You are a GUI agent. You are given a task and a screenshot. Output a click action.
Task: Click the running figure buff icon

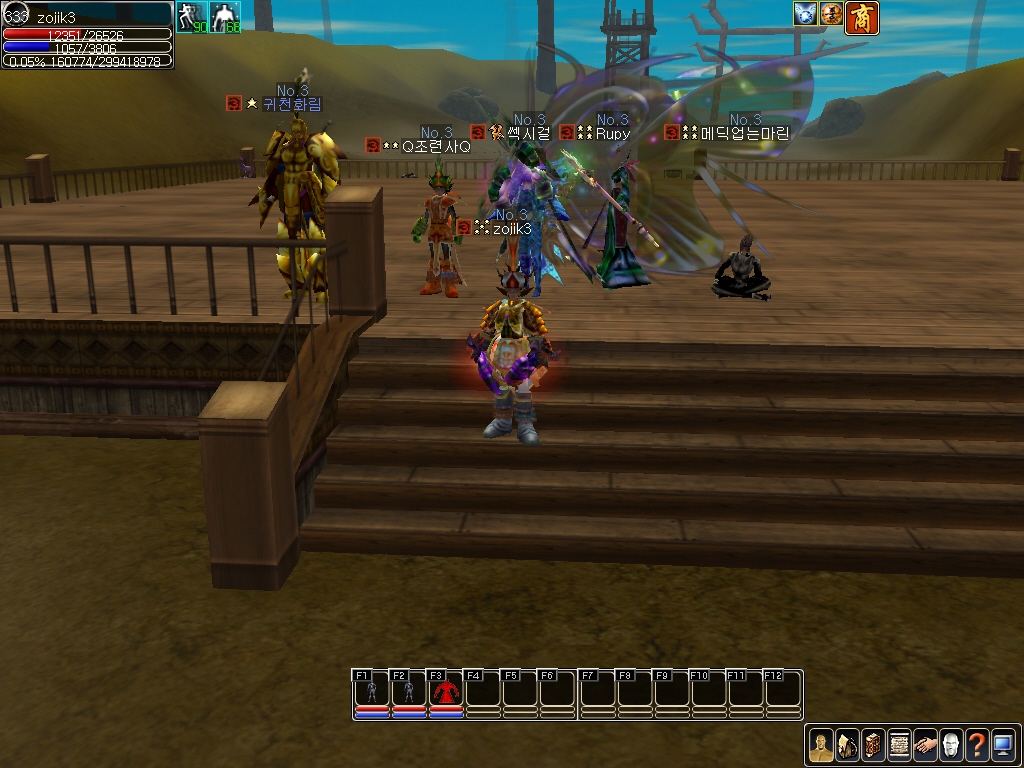tap(191, 17)
